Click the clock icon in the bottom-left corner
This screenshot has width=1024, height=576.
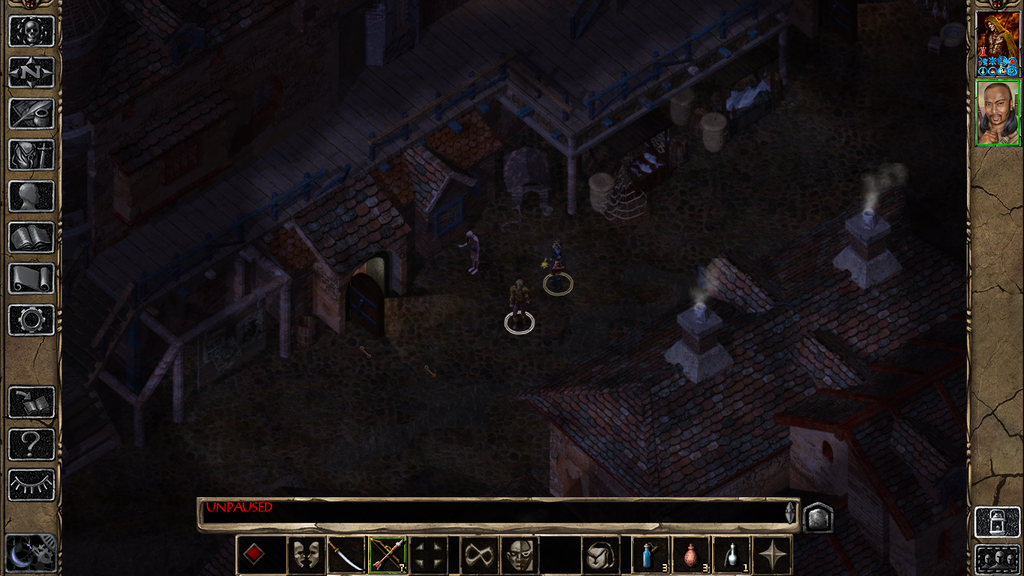[x=30, y=552]
